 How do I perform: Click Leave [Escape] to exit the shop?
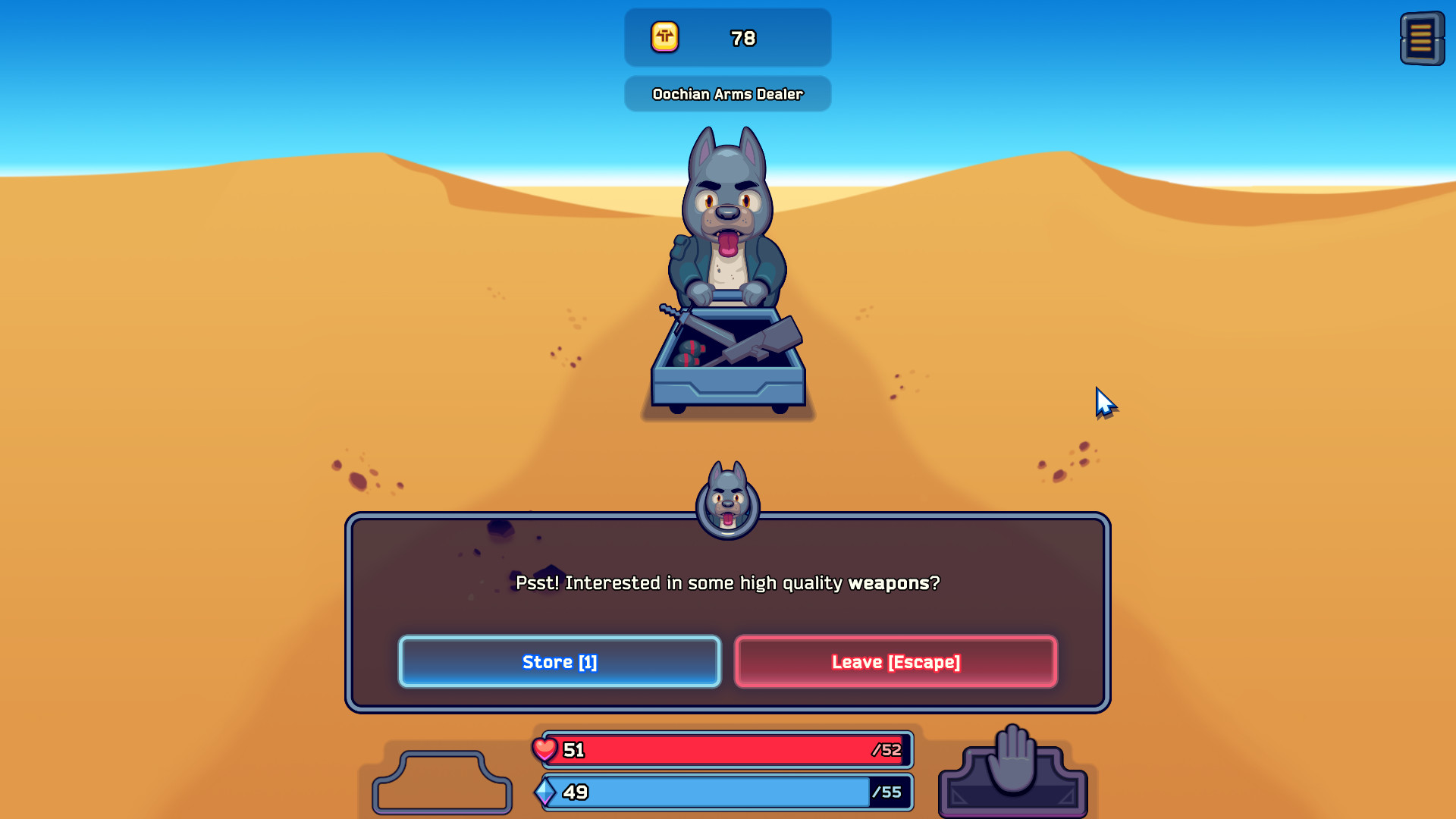[895, 661]
